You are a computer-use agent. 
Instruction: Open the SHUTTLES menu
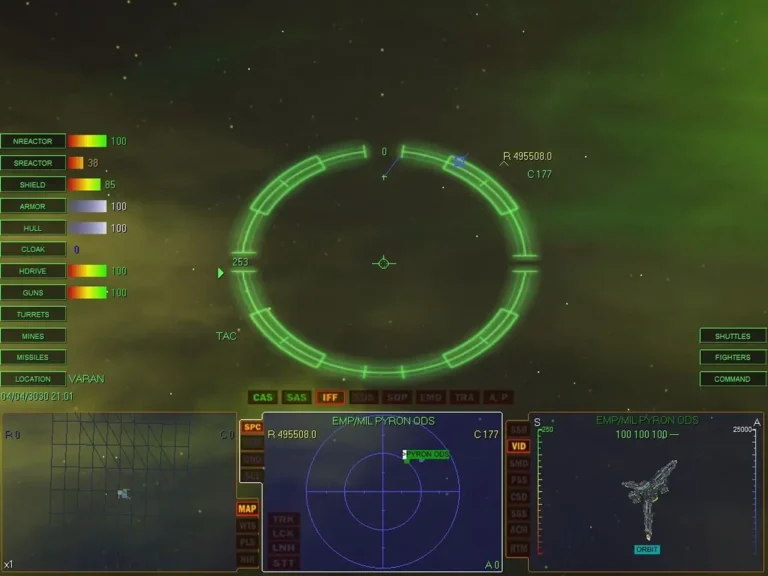point(732,336)
